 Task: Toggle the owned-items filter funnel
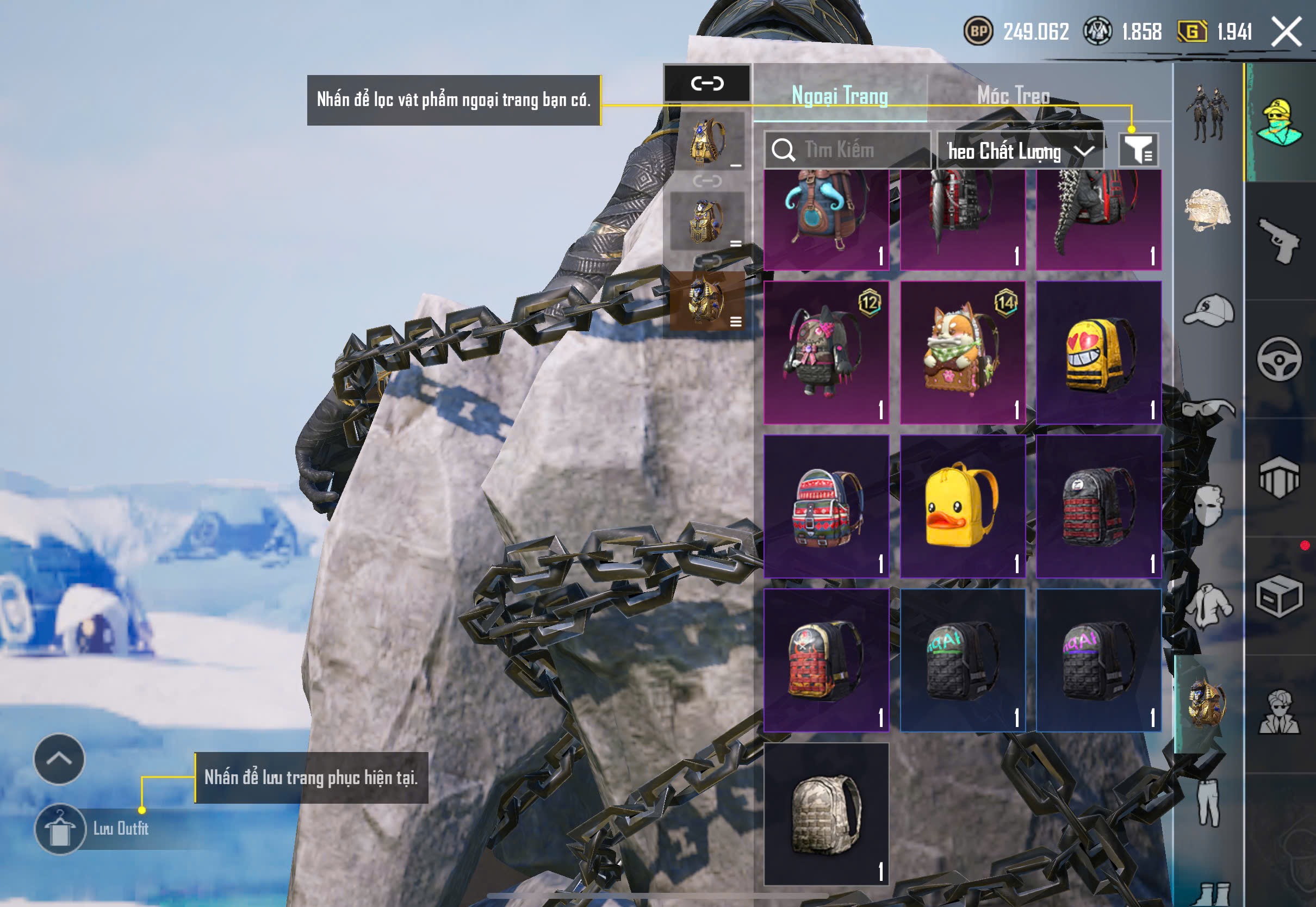1138,150
